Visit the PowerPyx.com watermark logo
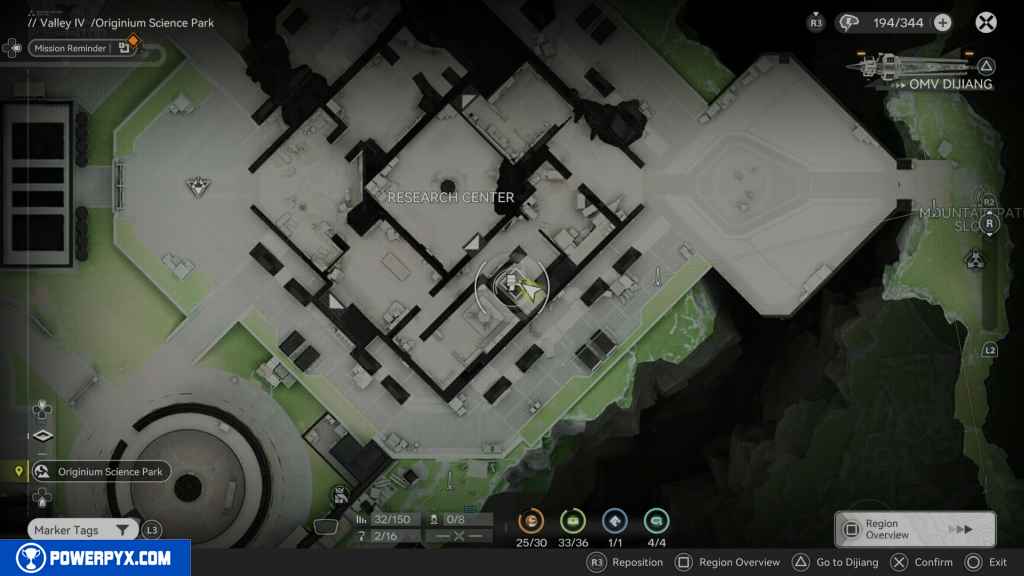Viewport: 1024px width, 576px height. point(95,558)
